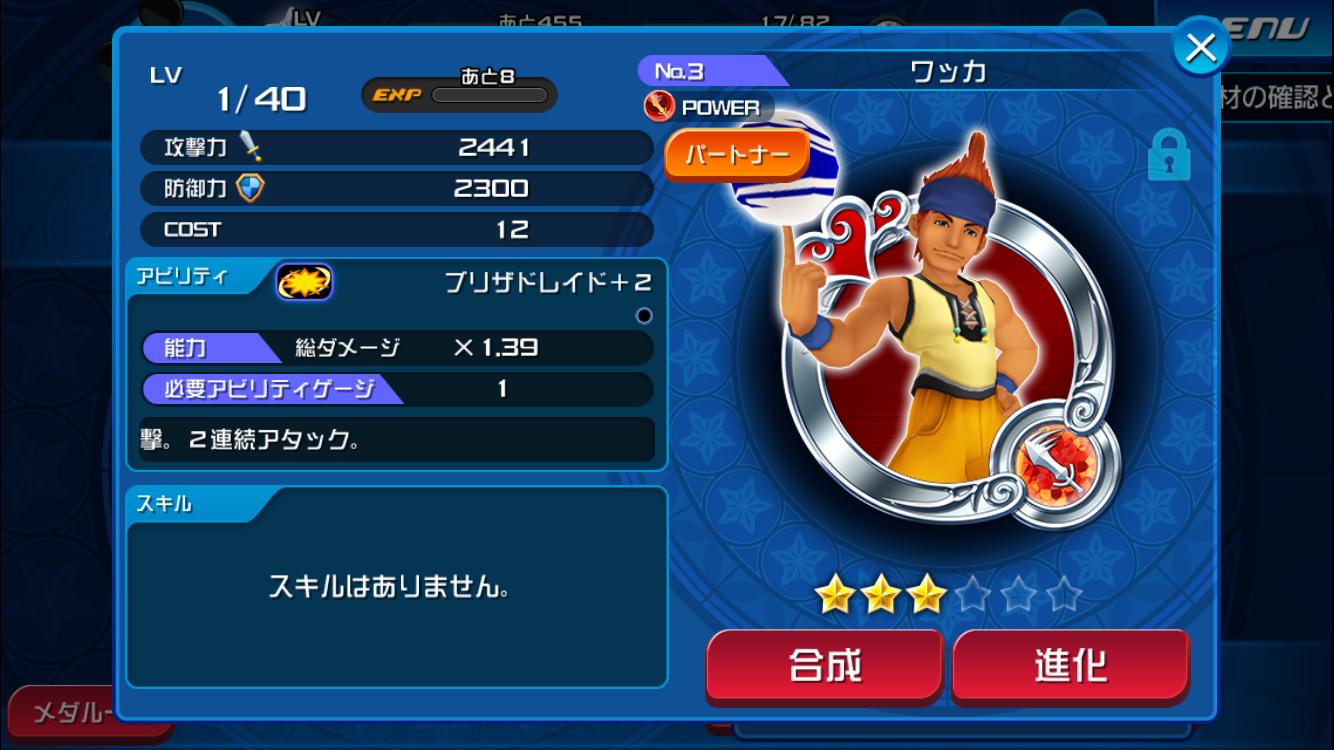Viewport: 1334px width, 750px height.
Task: Tap the 合成 fuse button
Action: click(824, 665)
